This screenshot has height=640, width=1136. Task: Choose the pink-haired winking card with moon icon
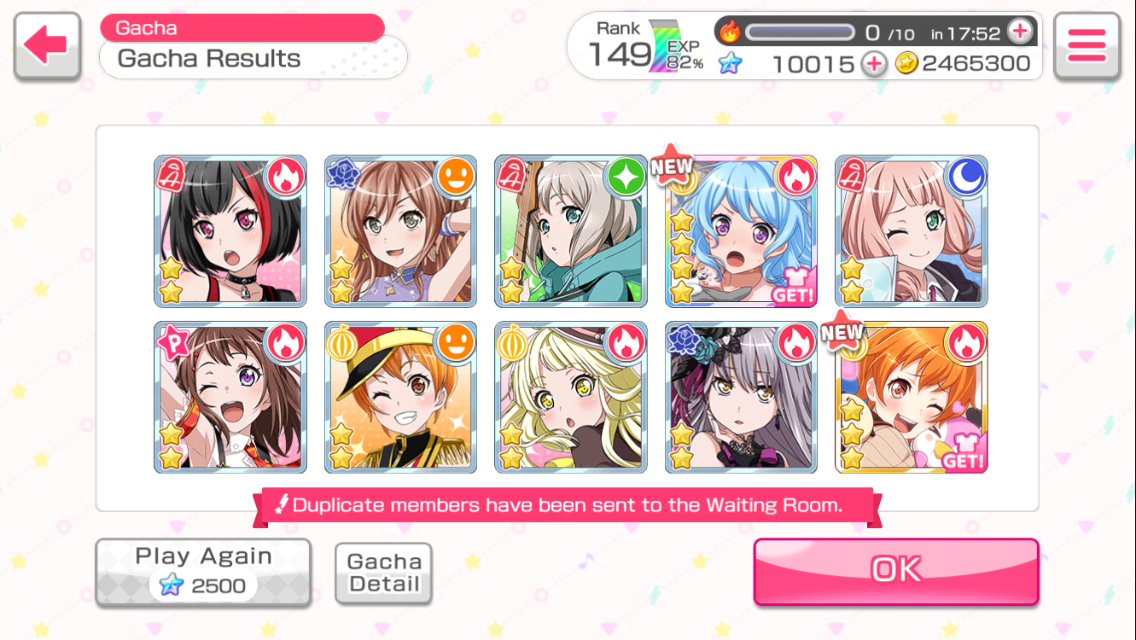pos(911,231)
